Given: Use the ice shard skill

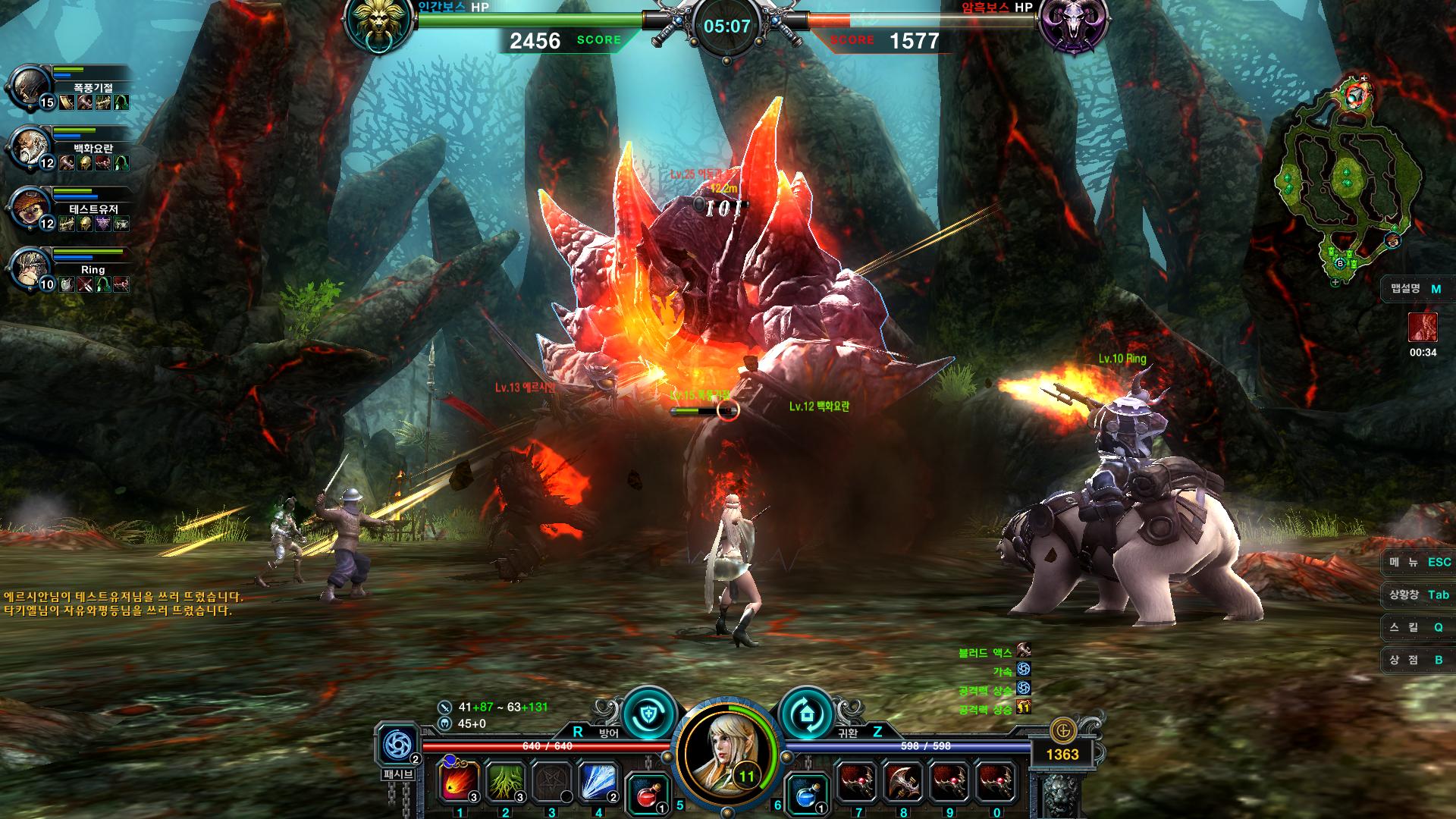Looking at the screenshot, I should [598, 782].
